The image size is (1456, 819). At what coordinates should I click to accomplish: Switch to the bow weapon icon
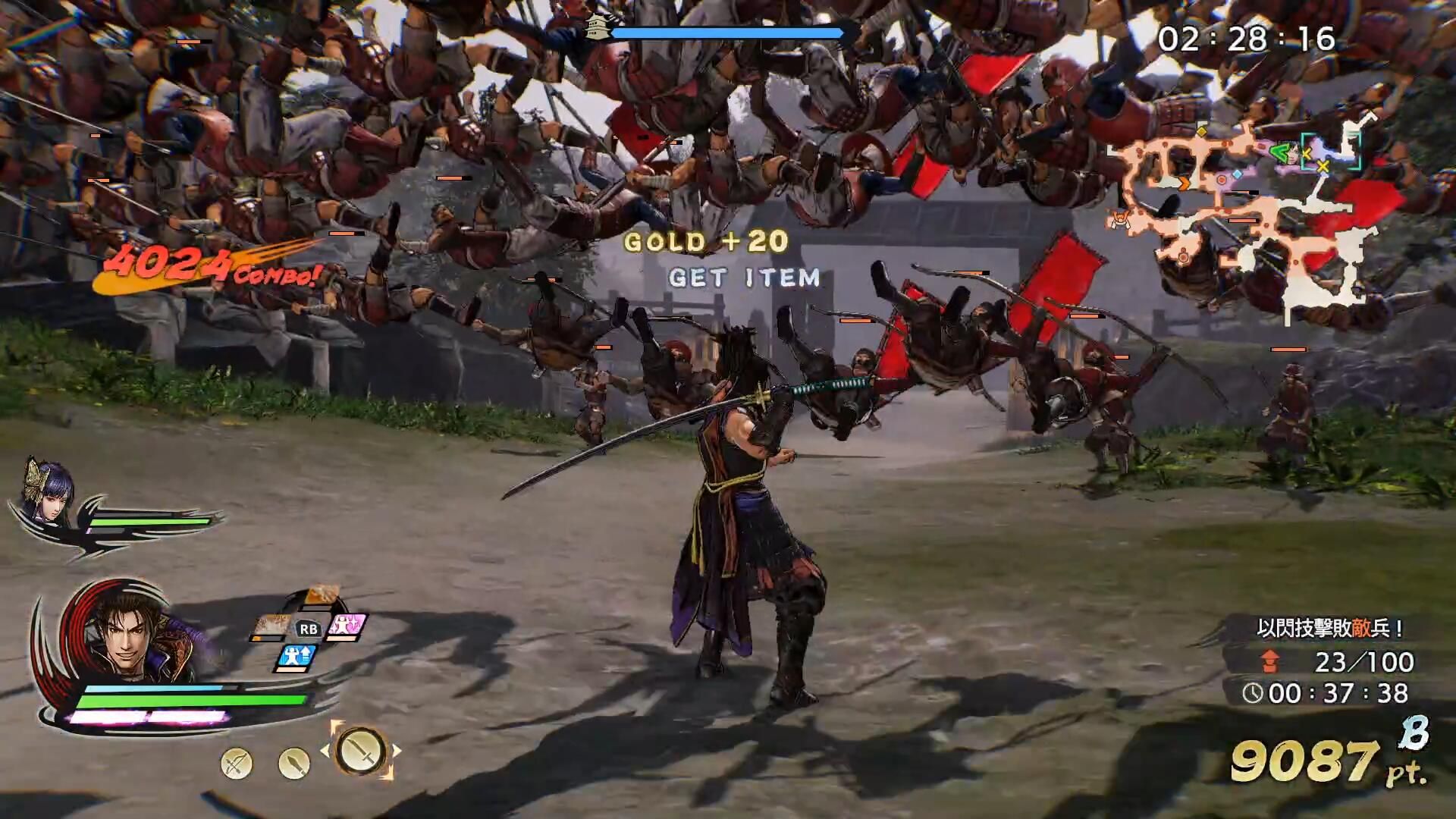(x=236, y=763)
